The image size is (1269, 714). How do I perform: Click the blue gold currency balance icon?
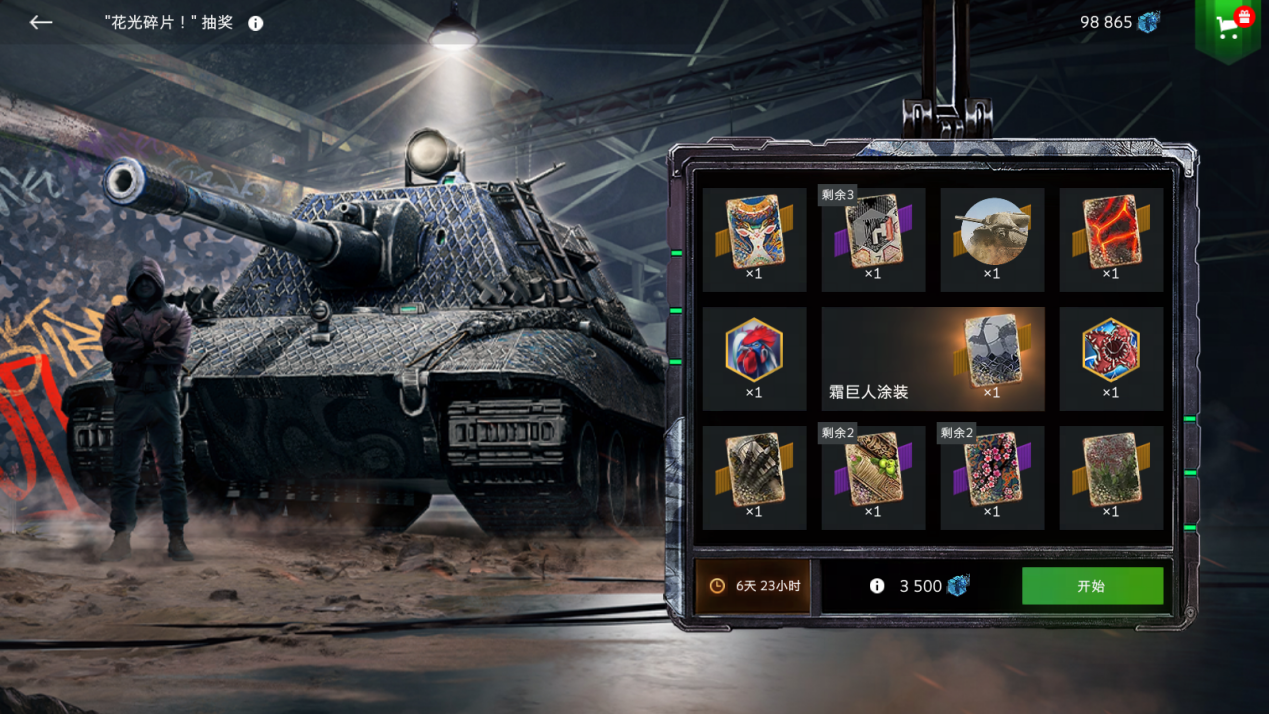pyautogui.click(x=1148, y=22)
